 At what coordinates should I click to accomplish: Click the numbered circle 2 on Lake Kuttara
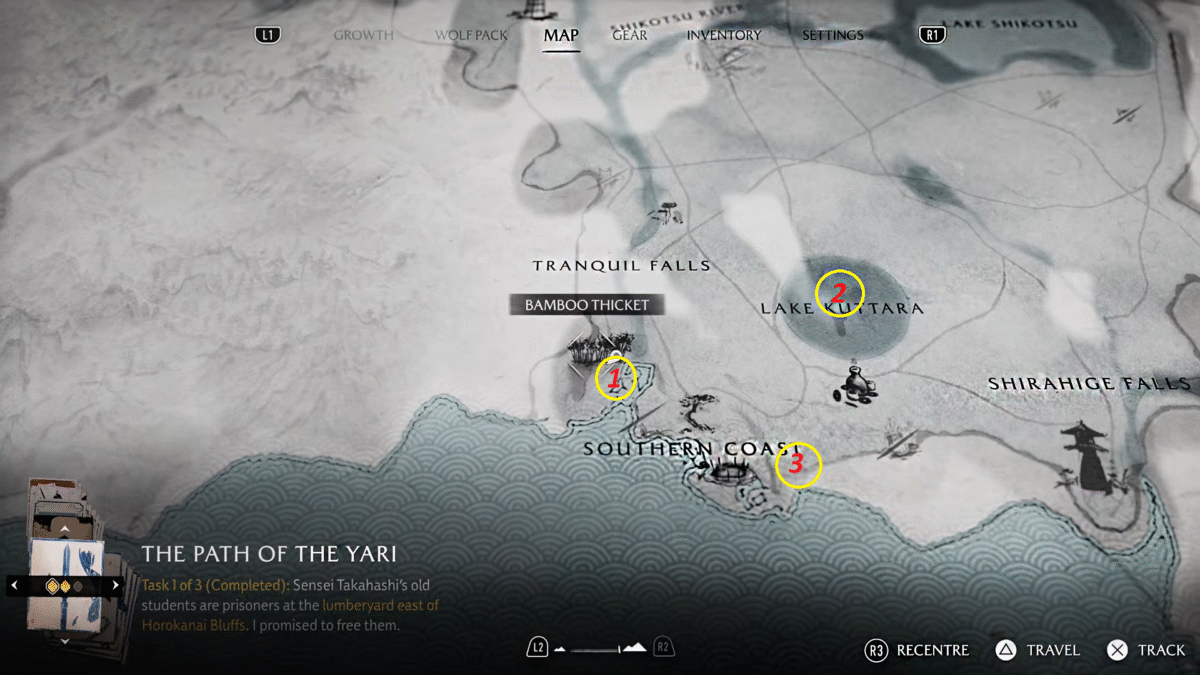tap(839, 294)
